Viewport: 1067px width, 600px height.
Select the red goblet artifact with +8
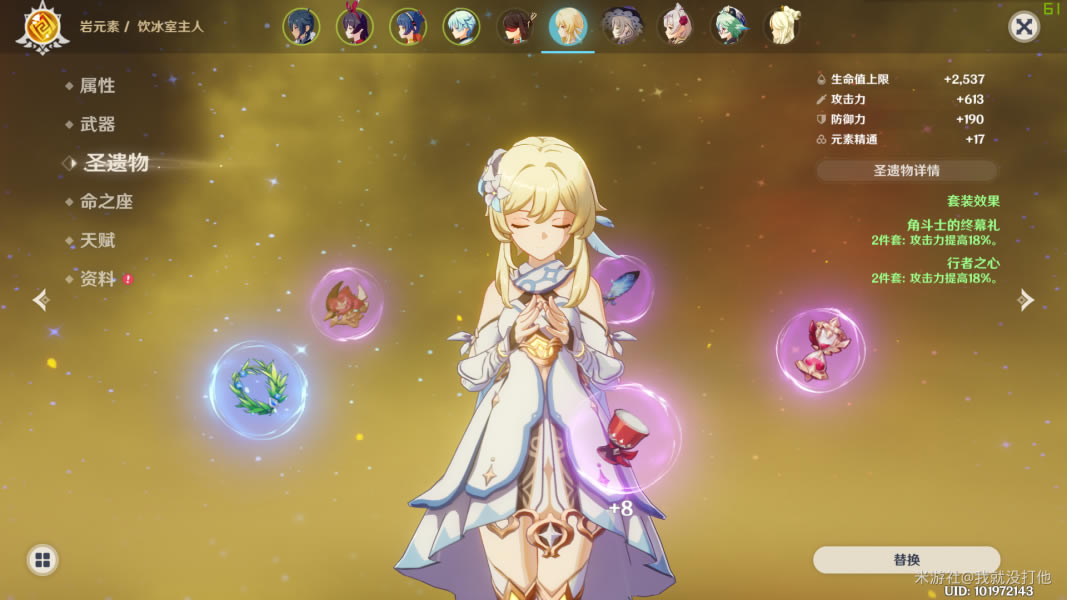click(624, 438)
